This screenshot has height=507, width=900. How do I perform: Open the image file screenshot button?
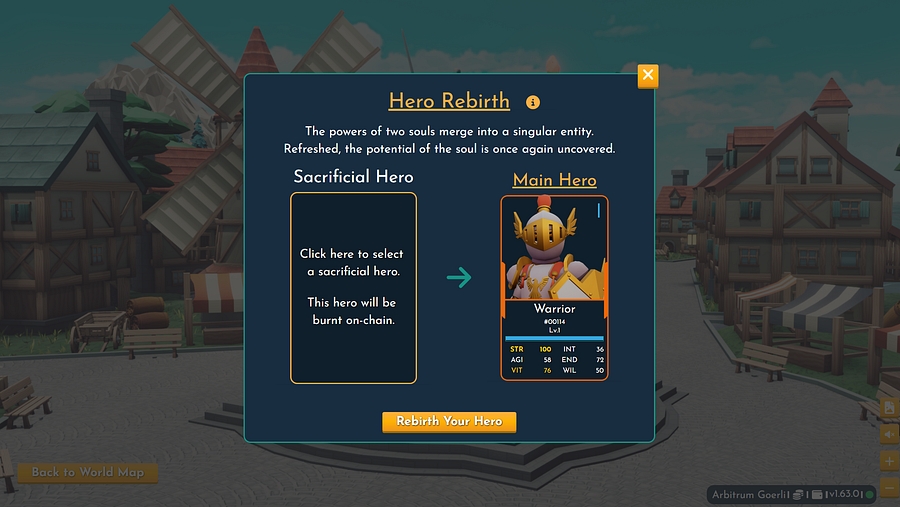click(x=889, y=408)
